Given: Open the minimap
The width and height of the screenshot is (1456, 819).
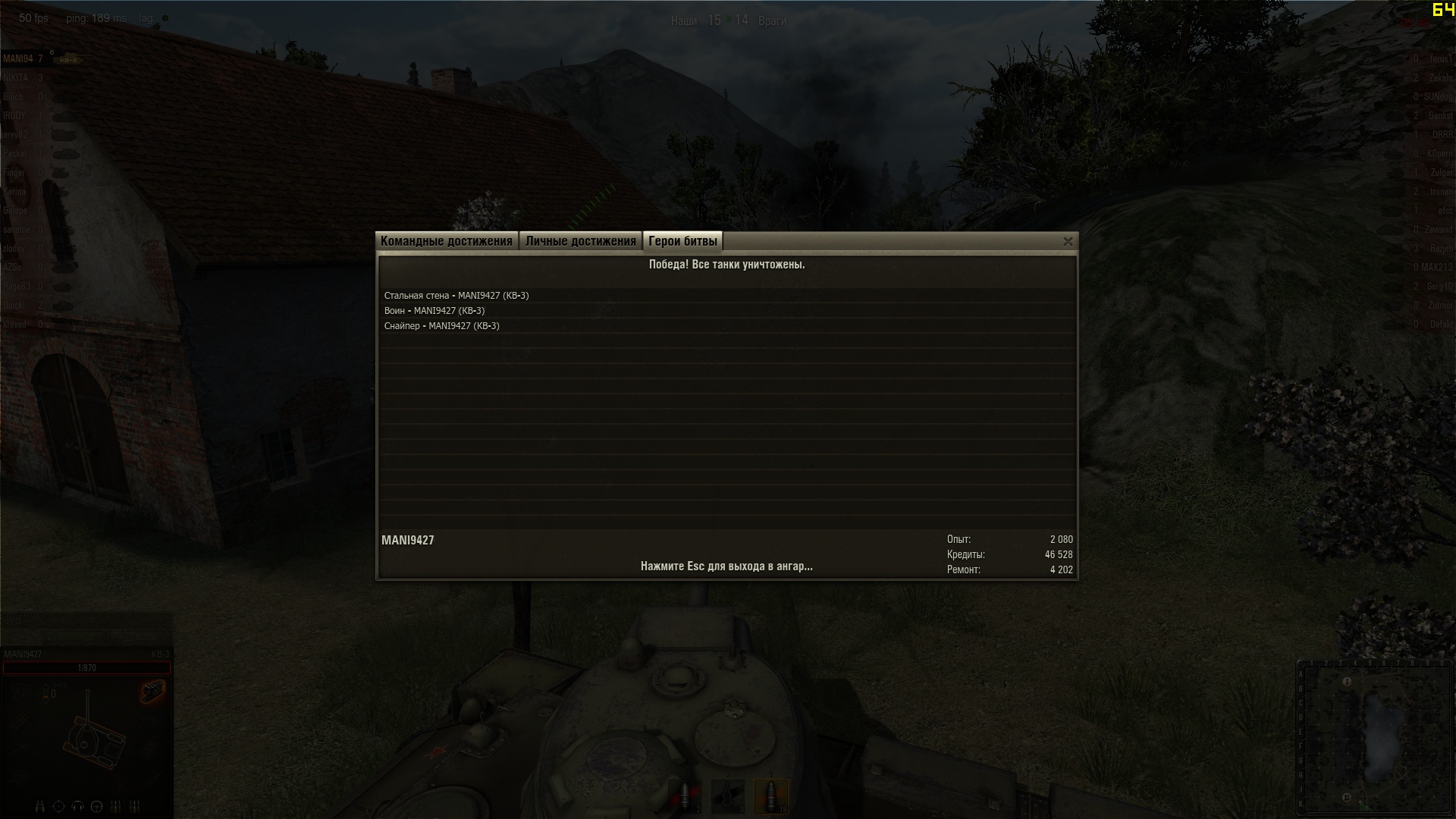Looking at the screenshot, I should point(1373,737).
